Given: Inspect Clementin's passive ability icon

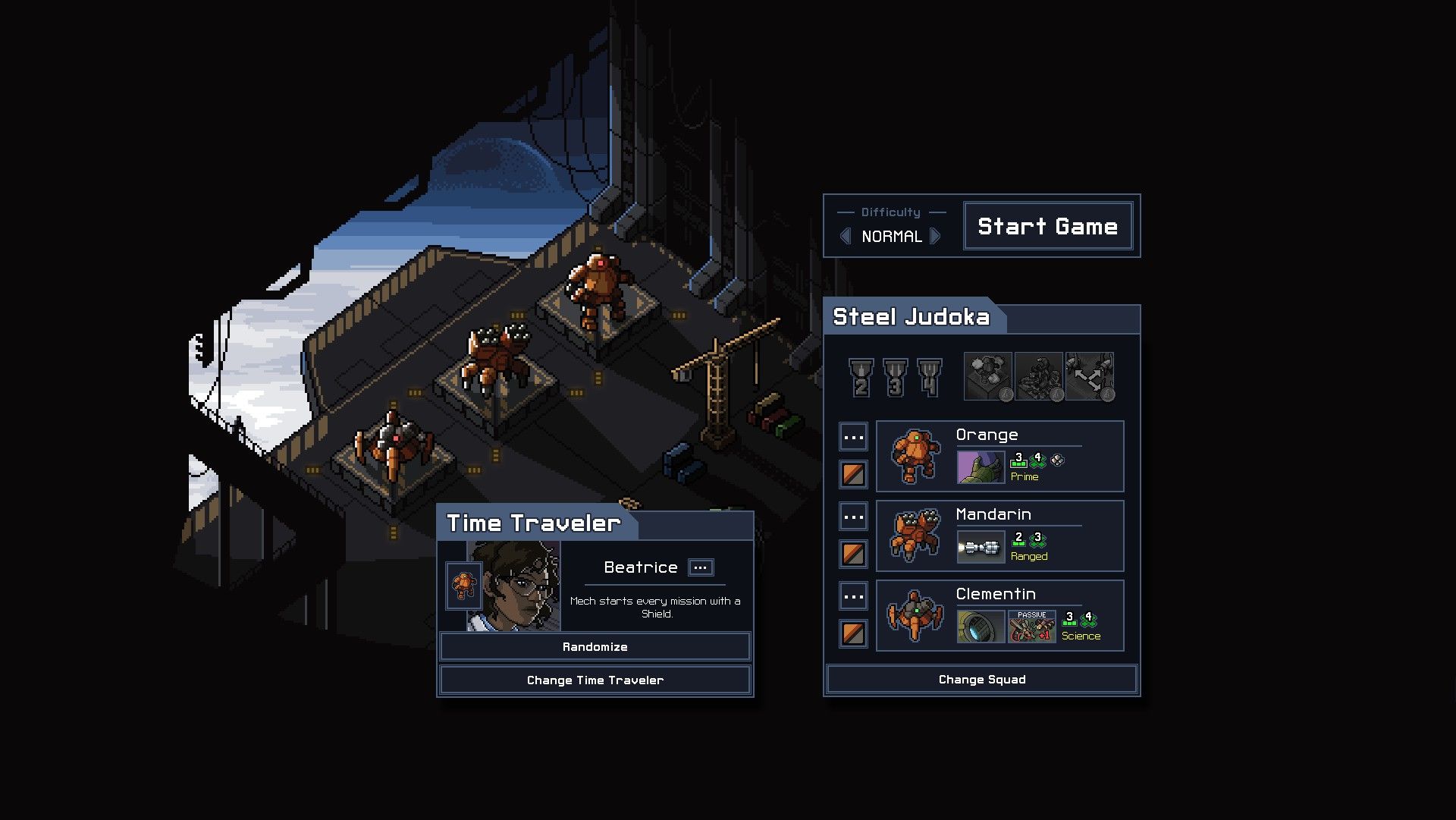Looking at the screenshot, I should (x=1031, y=627).
